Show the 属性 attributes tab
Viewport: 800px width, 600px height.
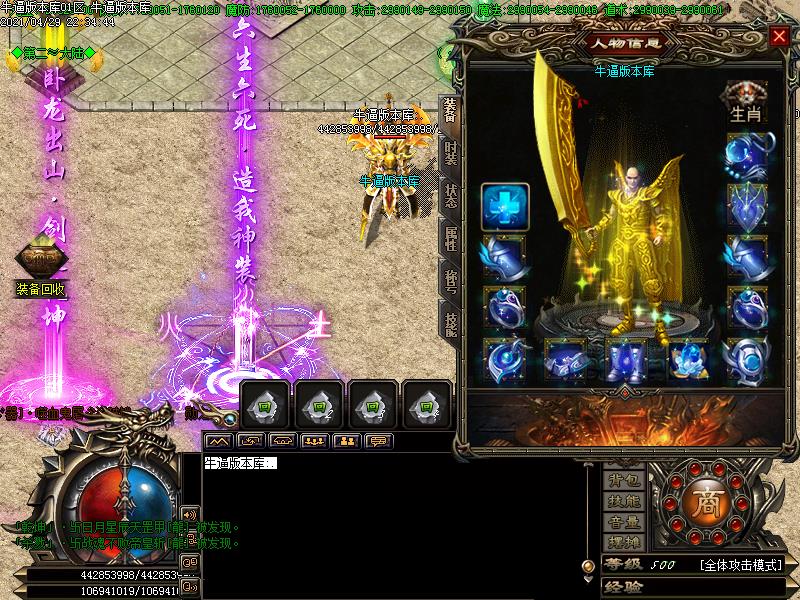point(451,239)
